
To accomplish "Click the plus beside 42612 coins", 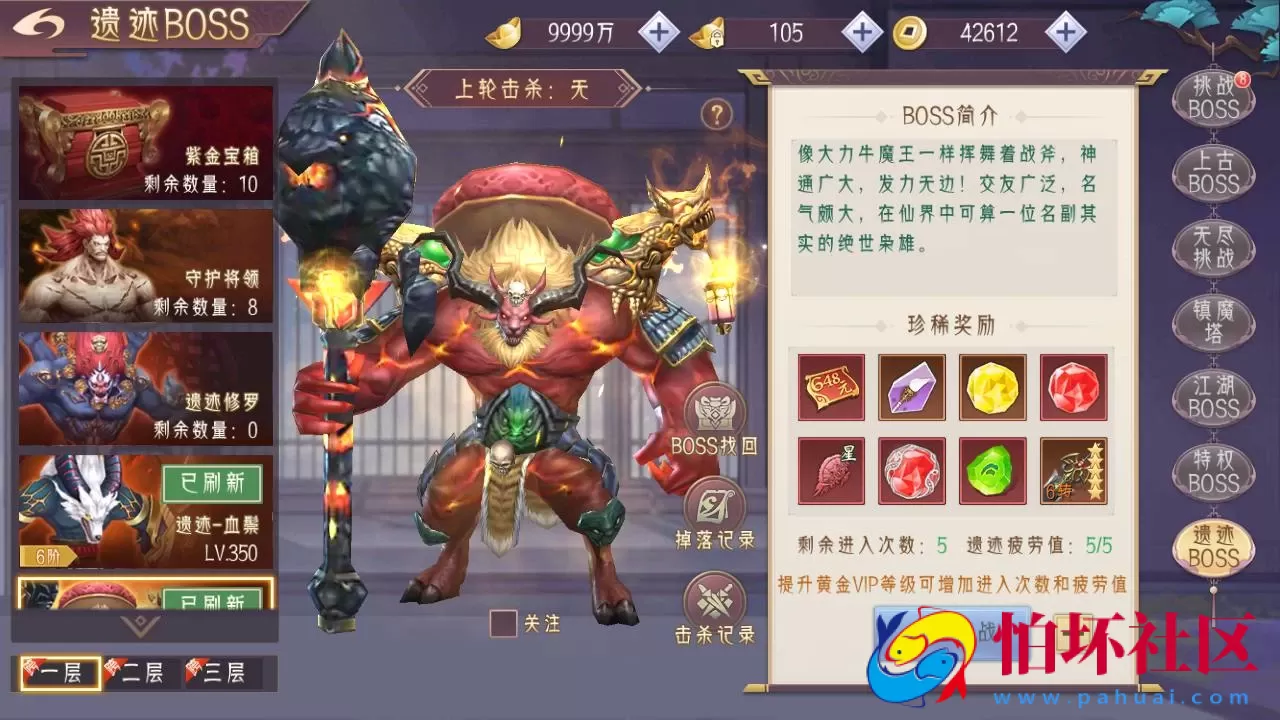I will point(1064,32).
